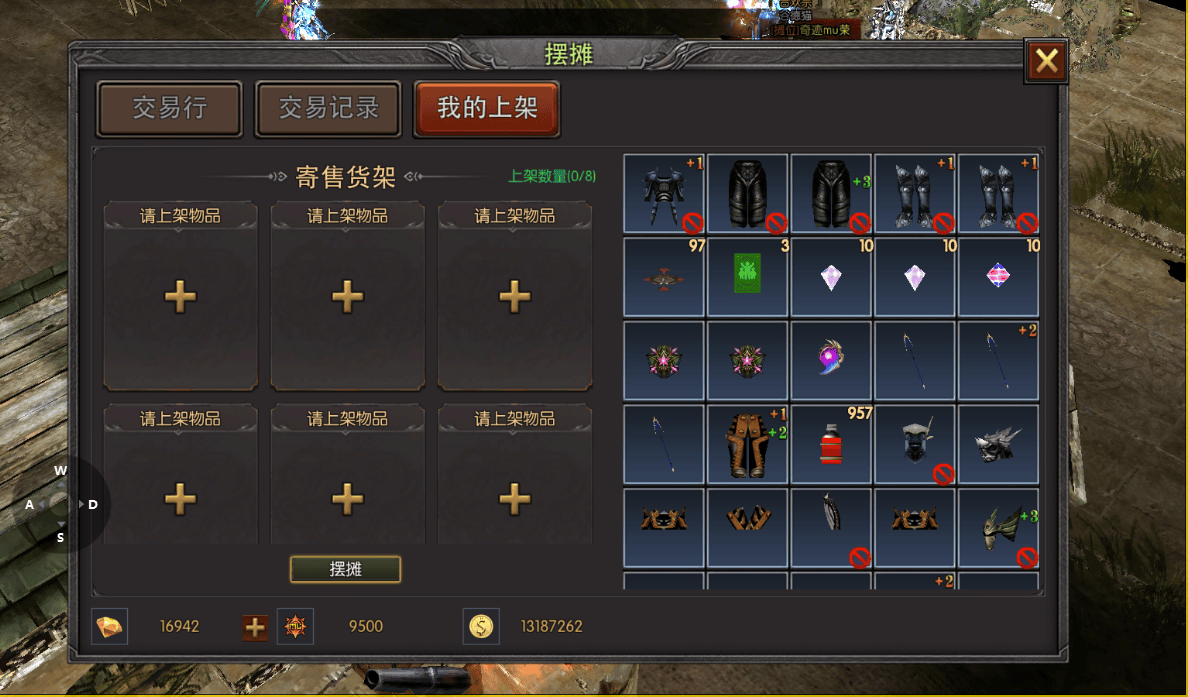The width and height of the screenshot is (1188, 697).
Task: Select the winged helmet with +3
Action: (x=998, y=527)
